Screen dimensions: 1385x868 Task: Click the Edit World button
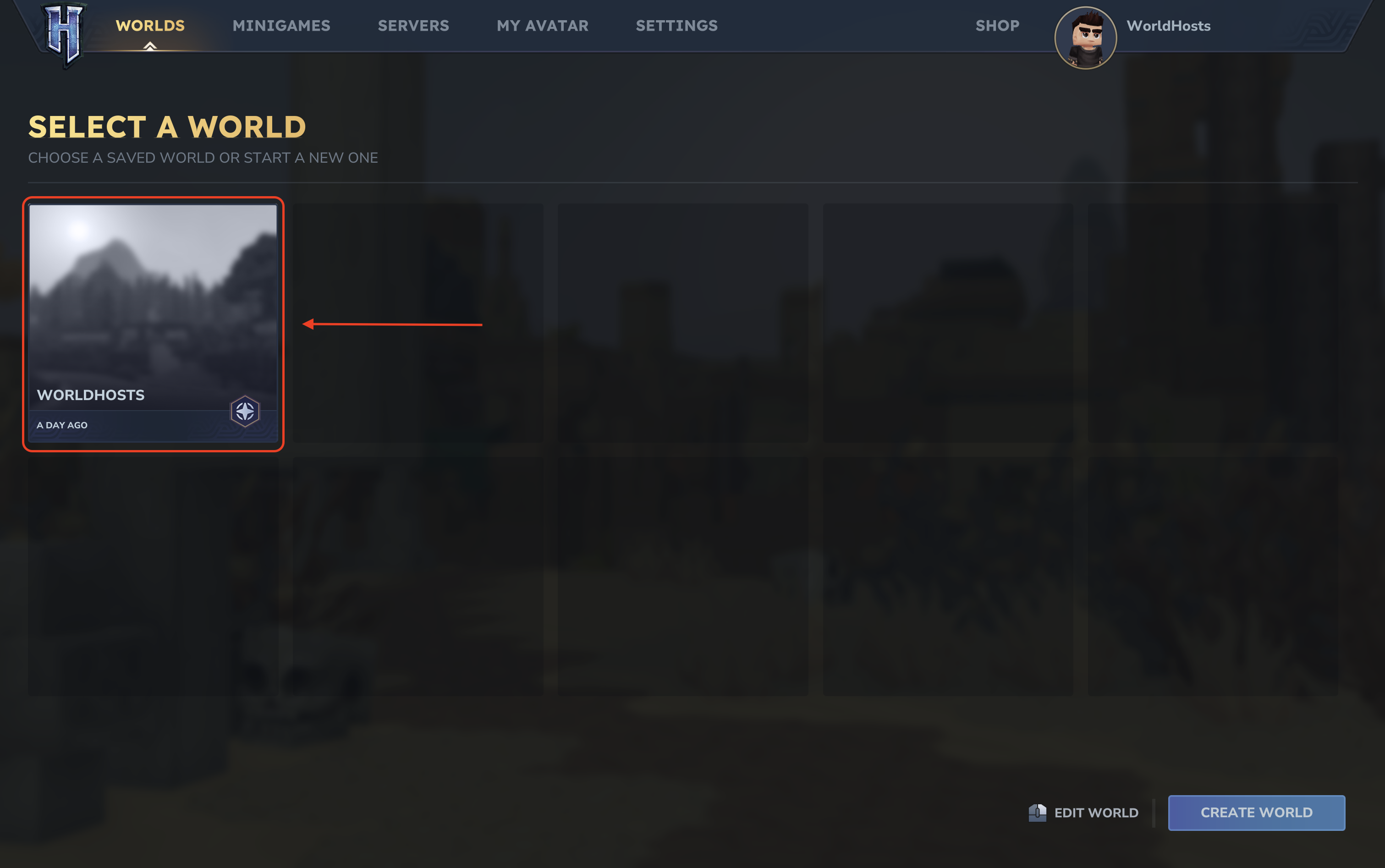[1083, 812]
